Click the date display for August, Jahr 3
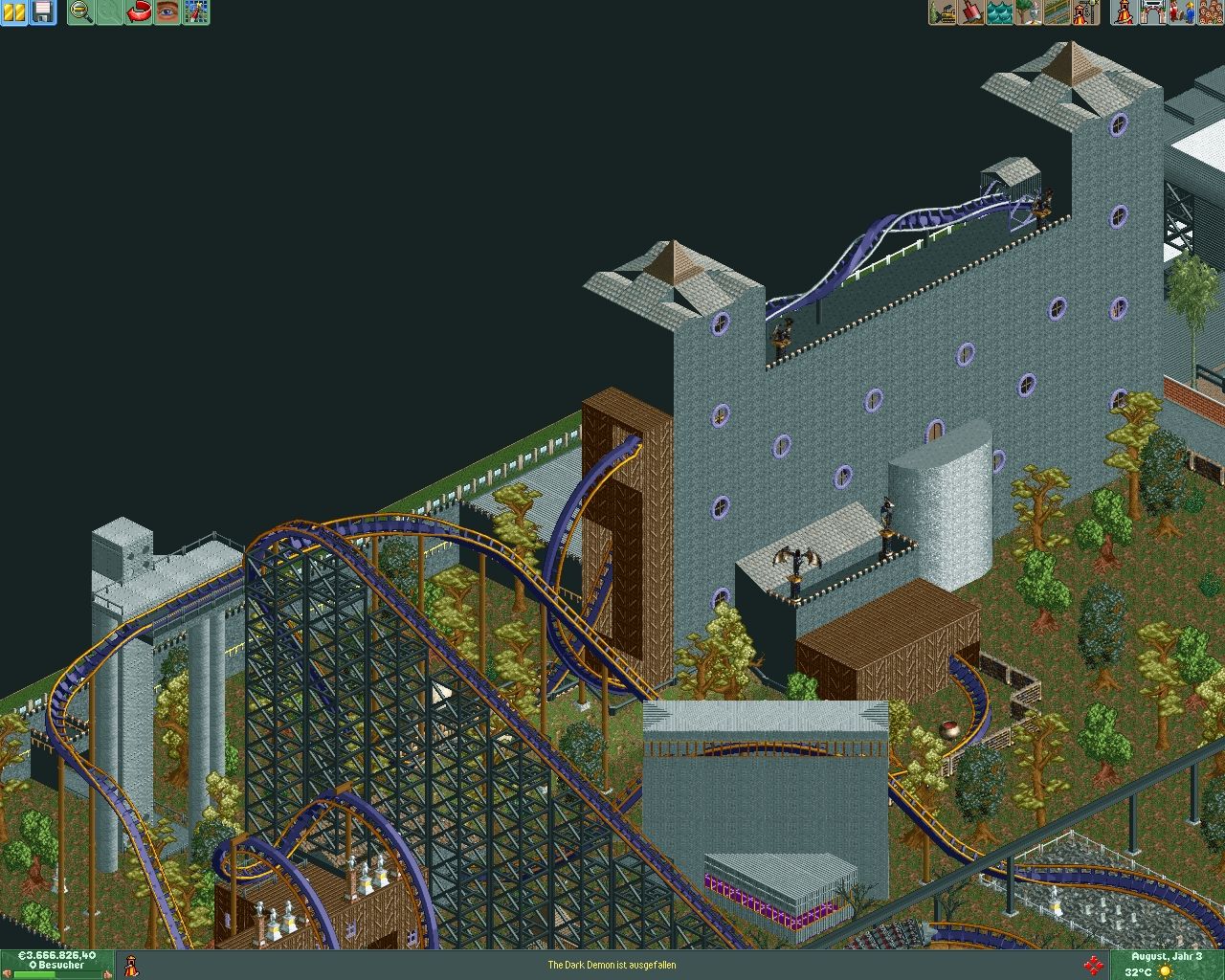The height and width of the screenshot is (980, 1225). coord(1167,956)
